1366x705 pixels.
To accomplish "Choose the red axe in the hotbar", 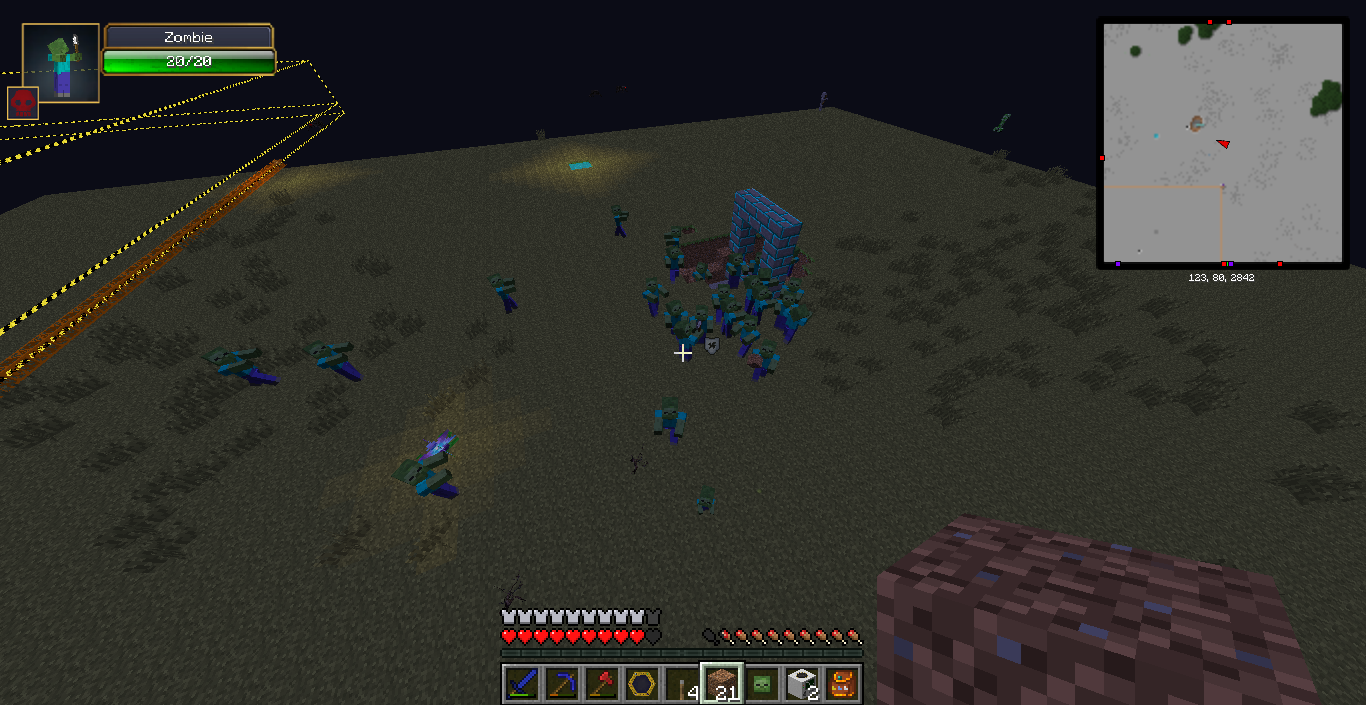I will point(601,684).
